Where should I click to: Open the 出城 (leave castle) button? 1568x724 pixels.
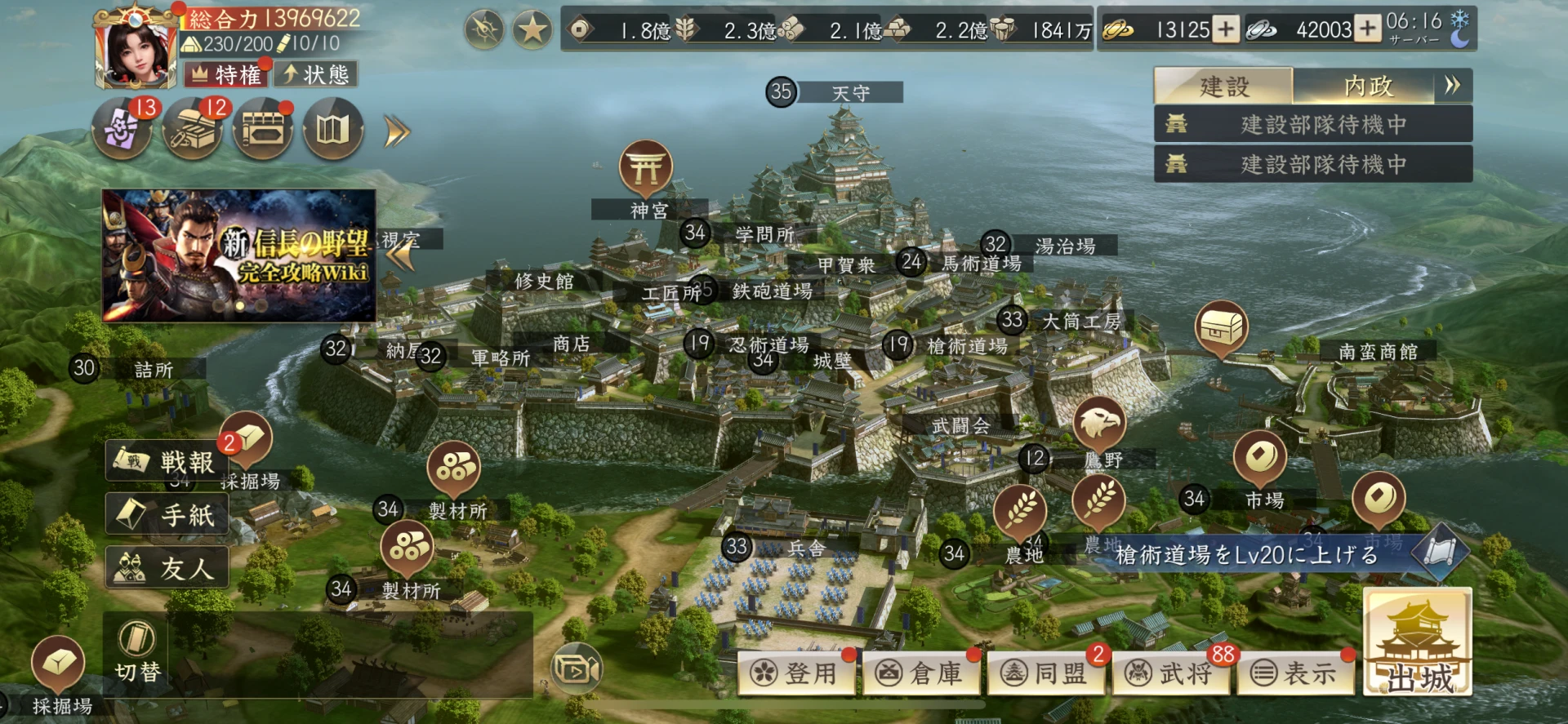click(x=1417, y=645)
